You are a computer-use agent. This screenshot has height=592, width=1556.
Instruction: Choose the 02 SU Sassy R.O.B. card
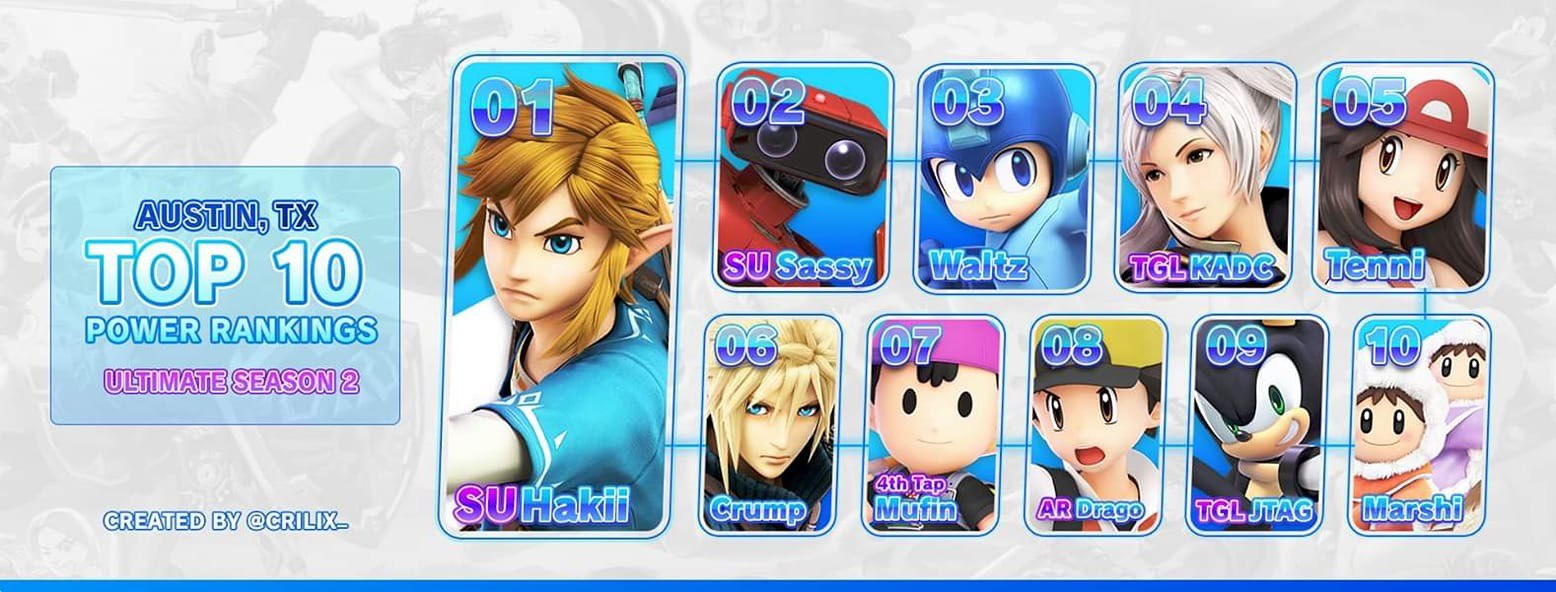pyautogui.click(x=804, y=177)
